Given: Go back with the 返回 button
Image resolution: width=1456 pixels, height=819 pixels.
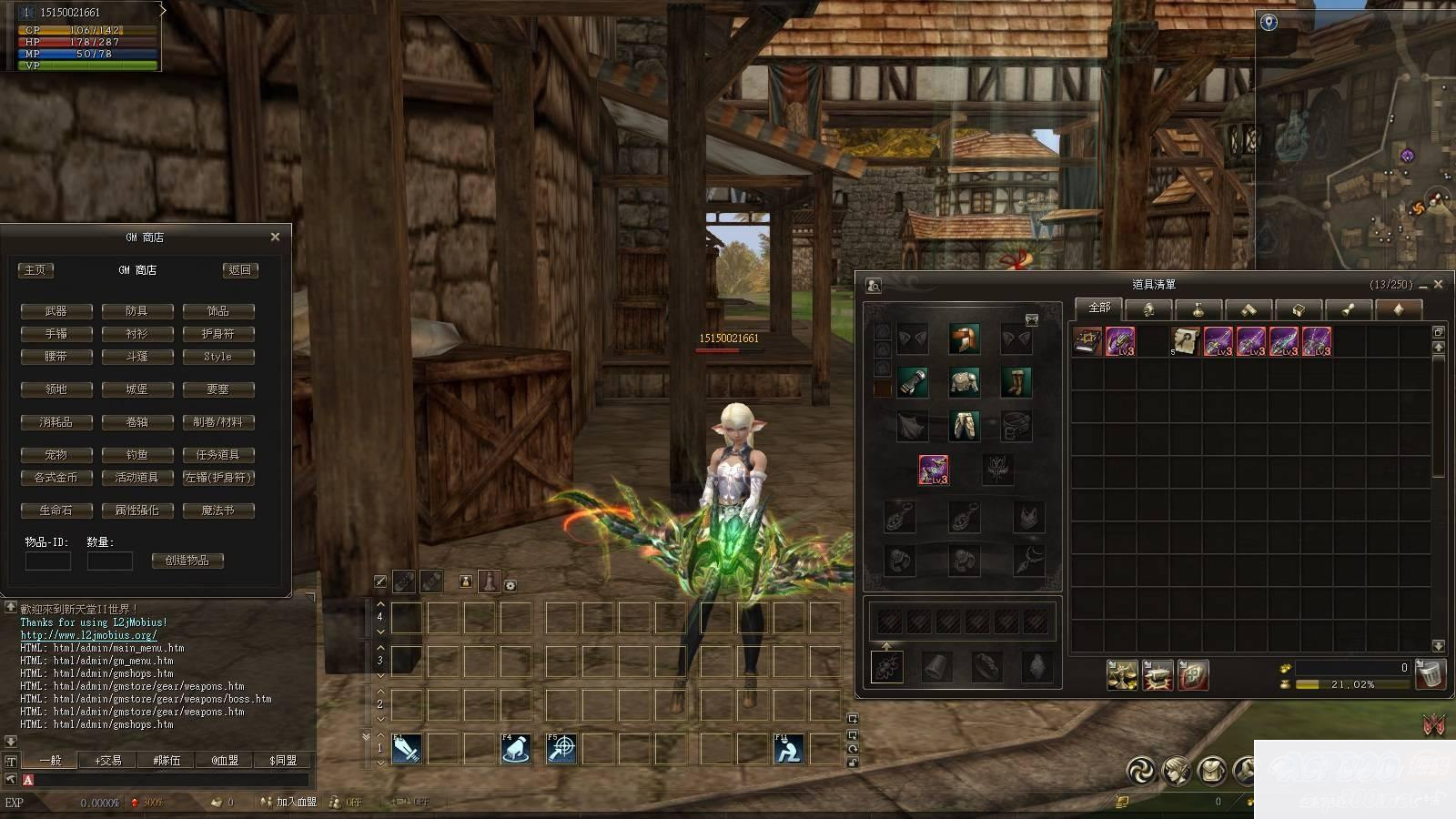Looking at the screenshot, I should [x=240, y=270].
